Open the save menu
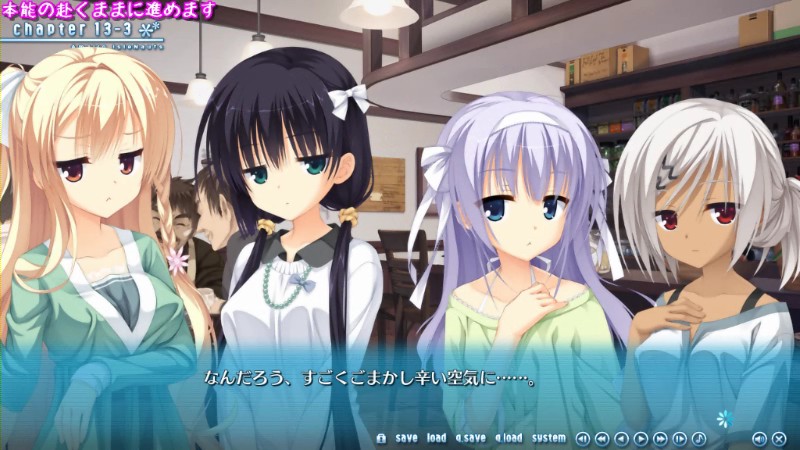Image resolution: width=800 pixels, height=450 pixels. [406, 438]
